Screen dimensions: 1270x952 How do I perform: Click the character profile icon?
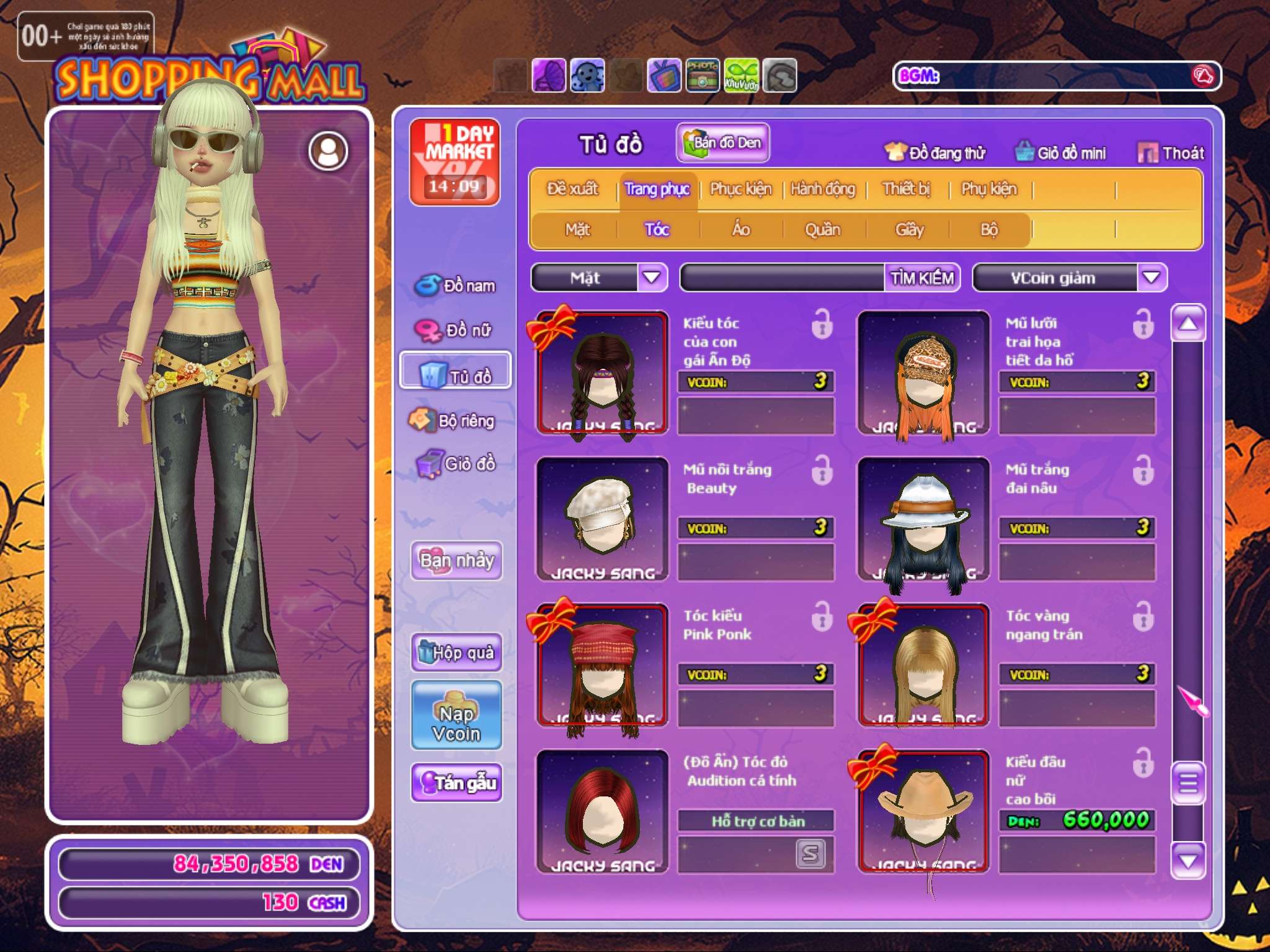[x=328, y=151]
